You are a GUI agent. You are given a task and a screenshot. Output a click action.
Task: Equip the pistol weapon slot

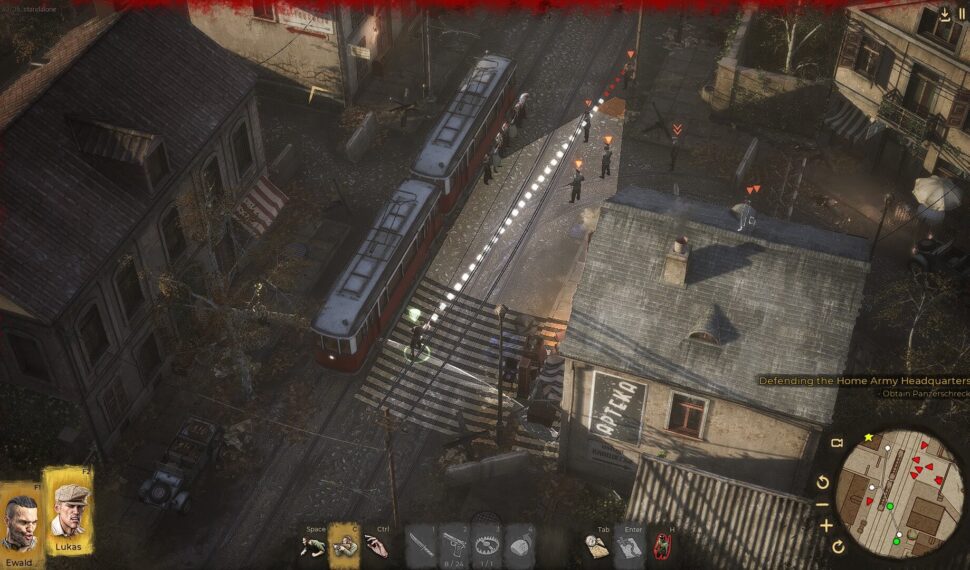coord(453,545)
